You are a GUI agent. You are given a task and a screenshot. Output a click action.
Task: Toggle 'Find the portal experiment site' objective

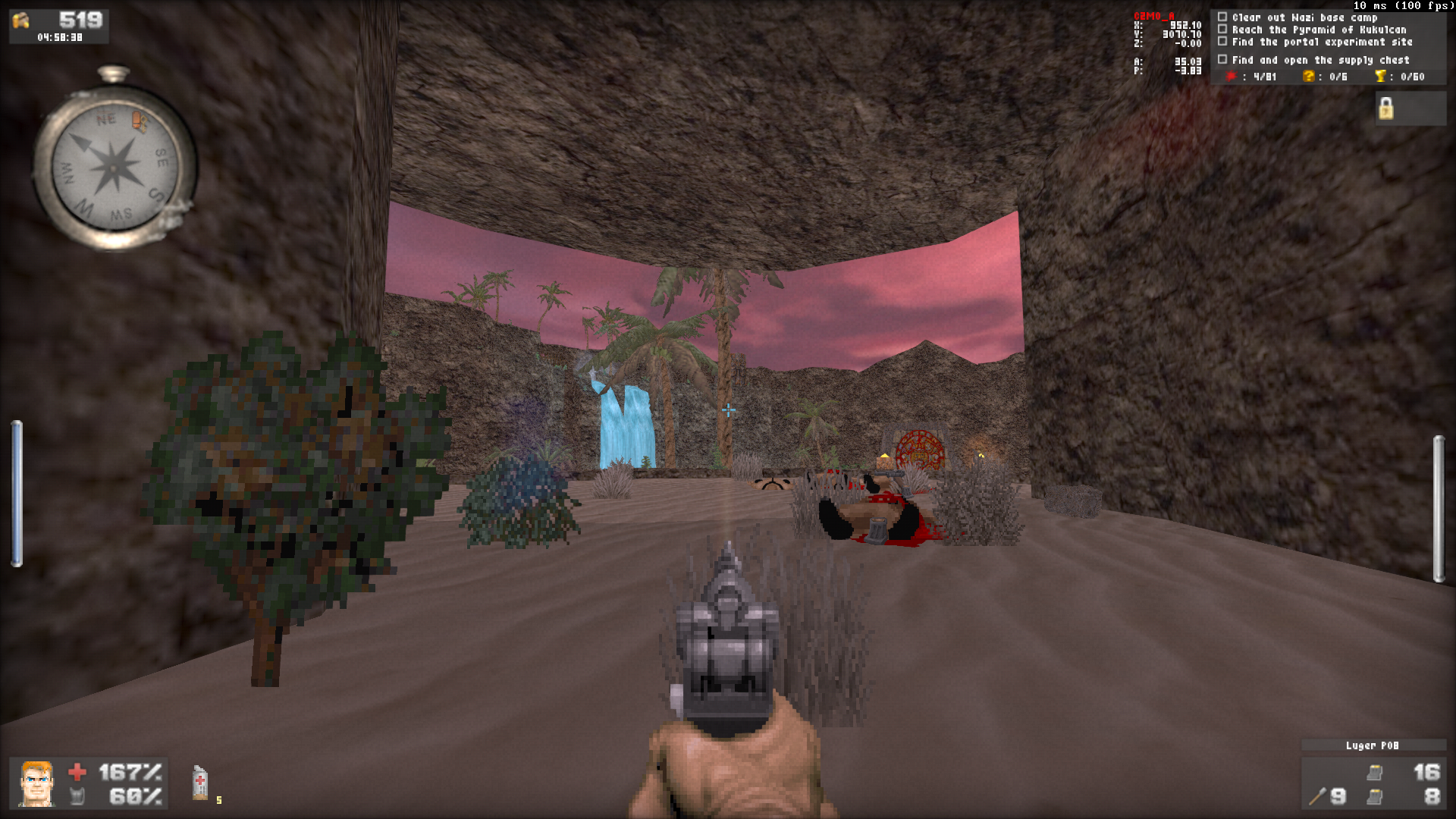(1223, 42)
